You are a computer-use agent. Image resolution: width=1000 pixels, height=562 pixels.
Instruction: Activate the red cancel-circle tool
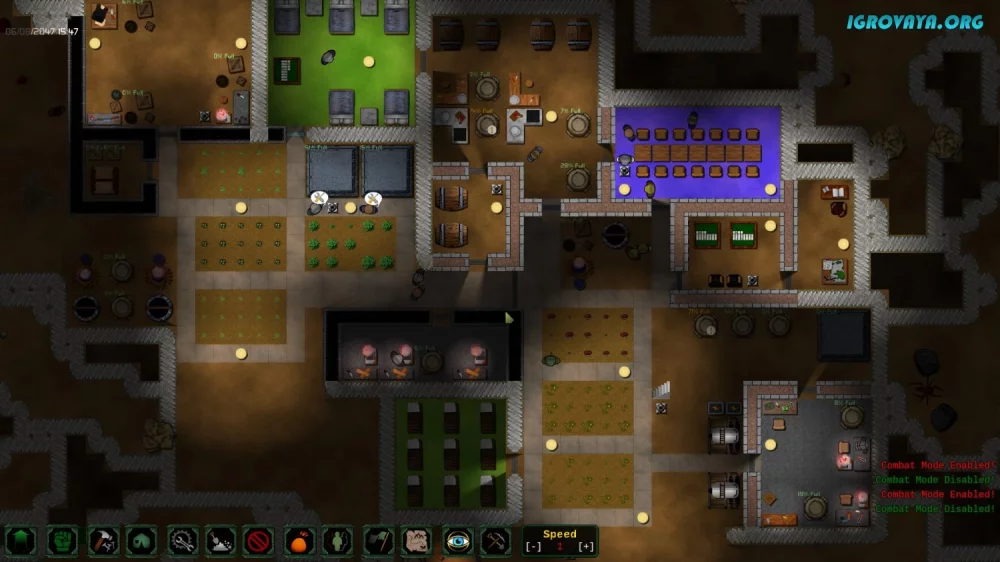point(259,541)
